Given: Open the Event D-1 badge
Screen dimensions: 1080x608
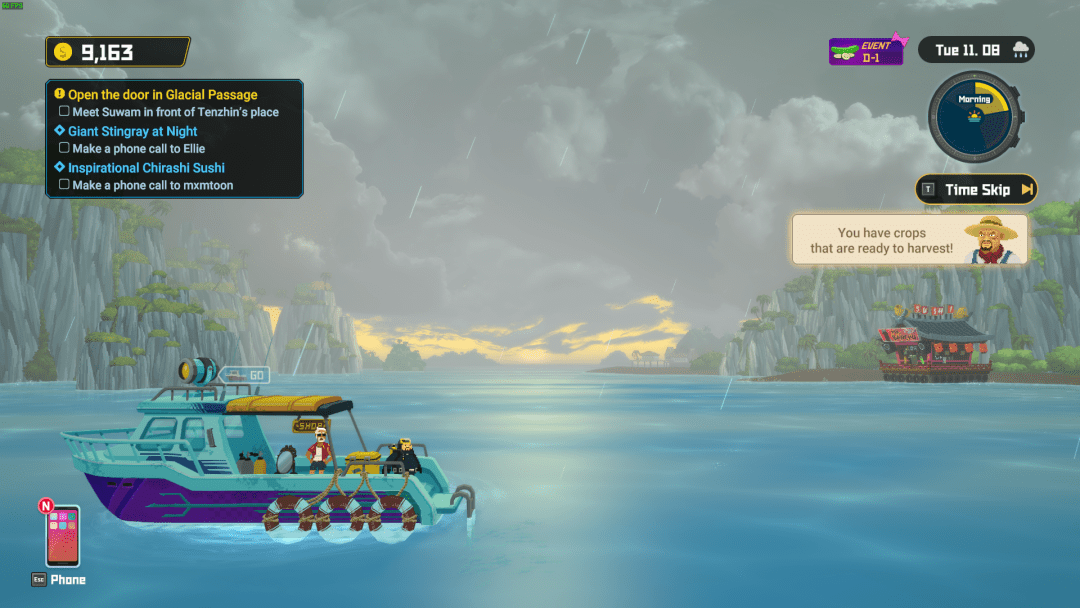Looking at the screenshot, I should point(866,51).
